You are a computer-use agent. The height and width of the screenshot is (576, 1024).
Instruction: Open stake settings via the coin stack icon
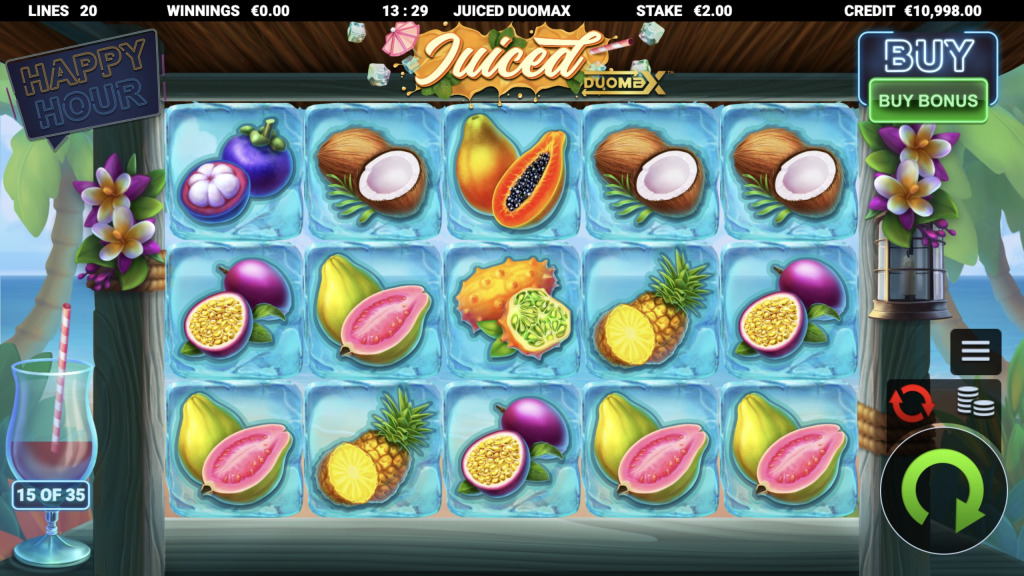[975, 402]
